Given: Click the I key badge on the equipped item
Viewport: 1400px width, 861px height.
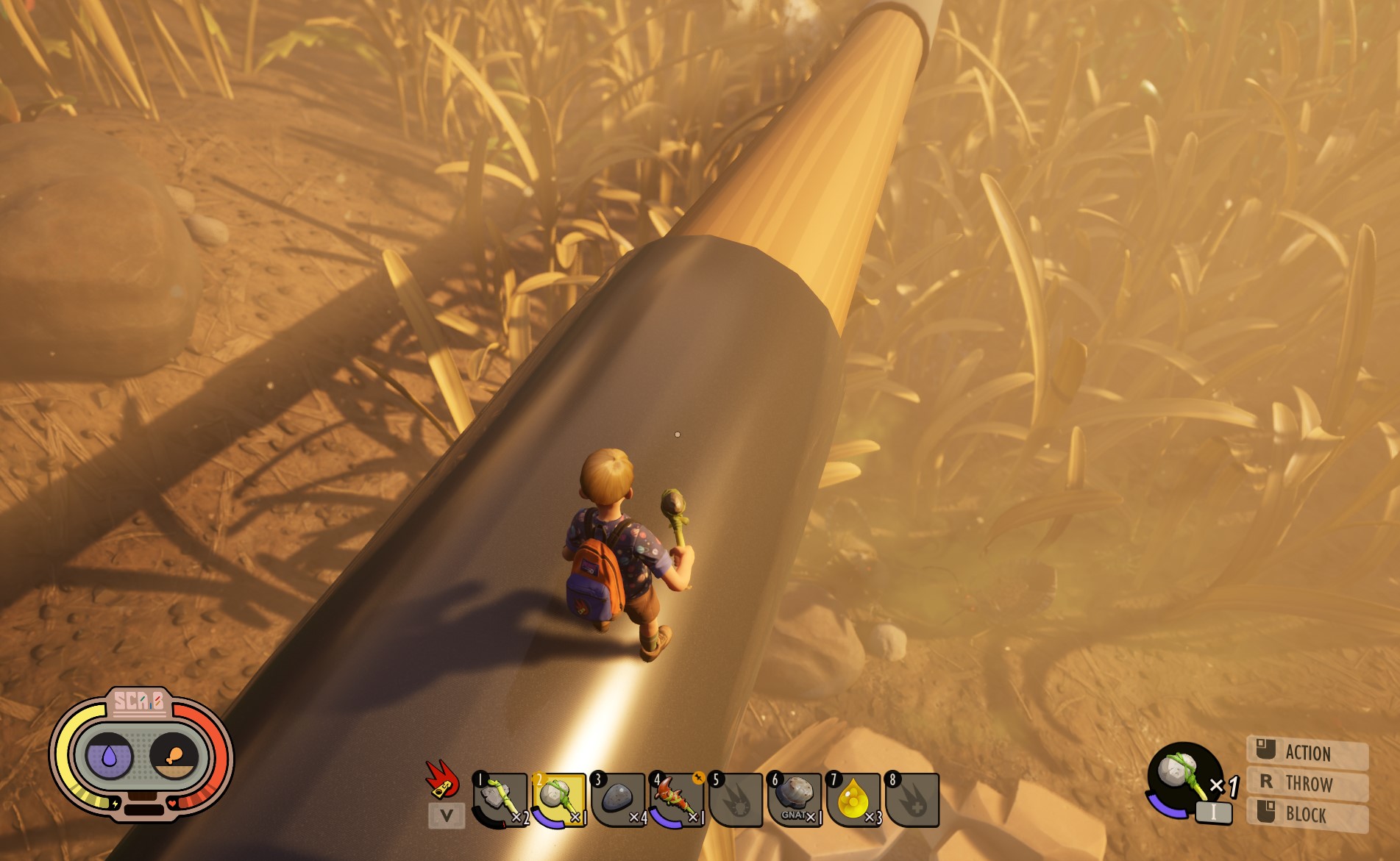Looking at the screenshot, I should click(x=1214, y=812).
